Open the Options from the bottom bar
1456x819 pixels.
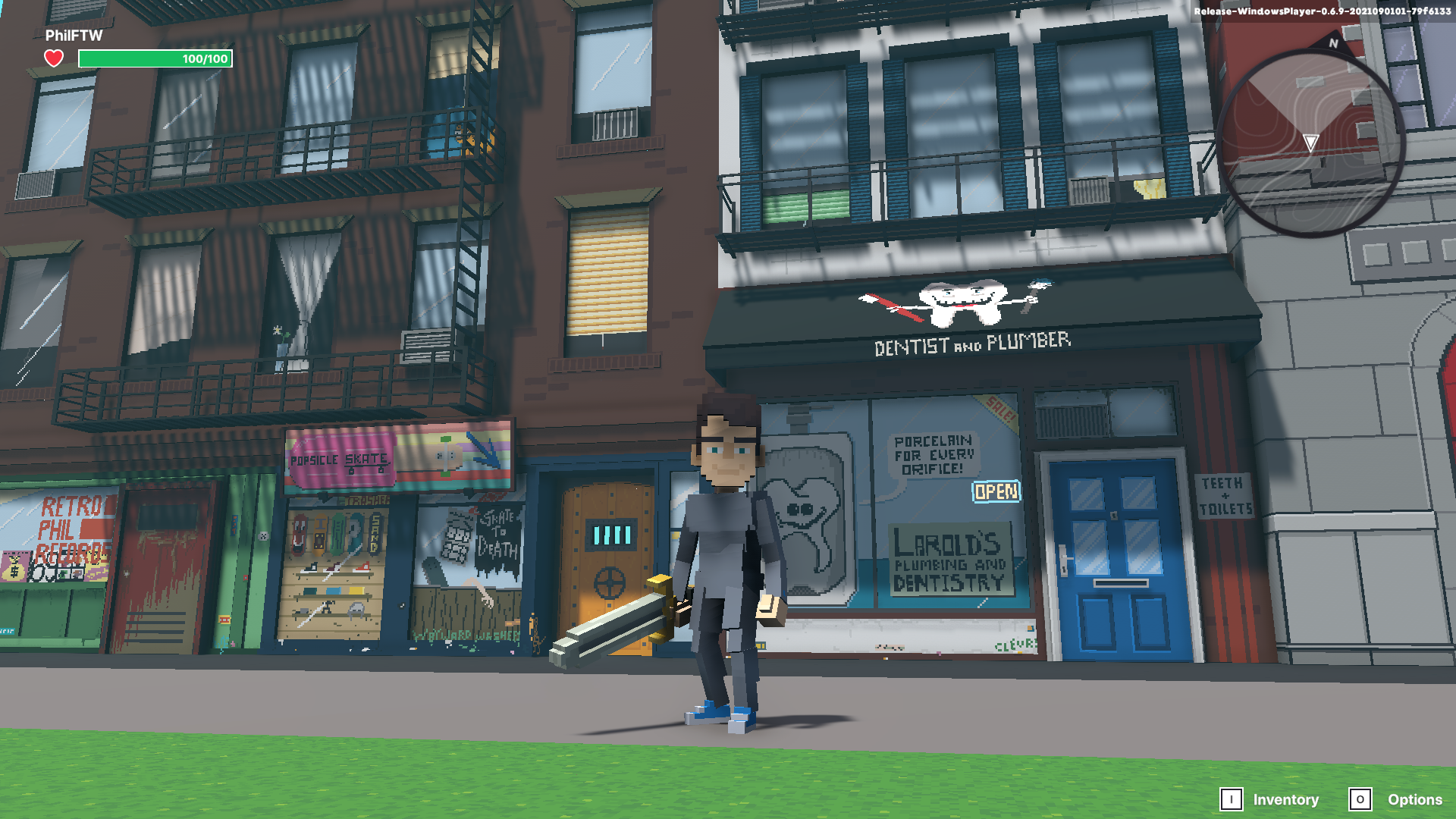(1415, 799)
